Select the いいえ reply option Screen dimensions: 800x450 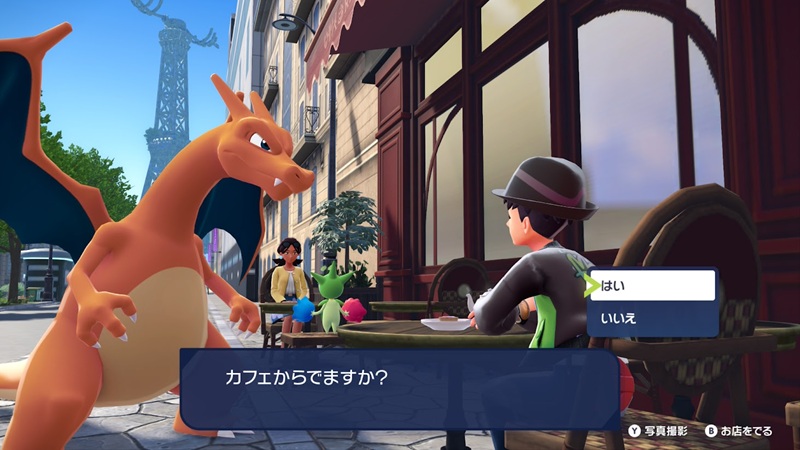coord(654,319)
